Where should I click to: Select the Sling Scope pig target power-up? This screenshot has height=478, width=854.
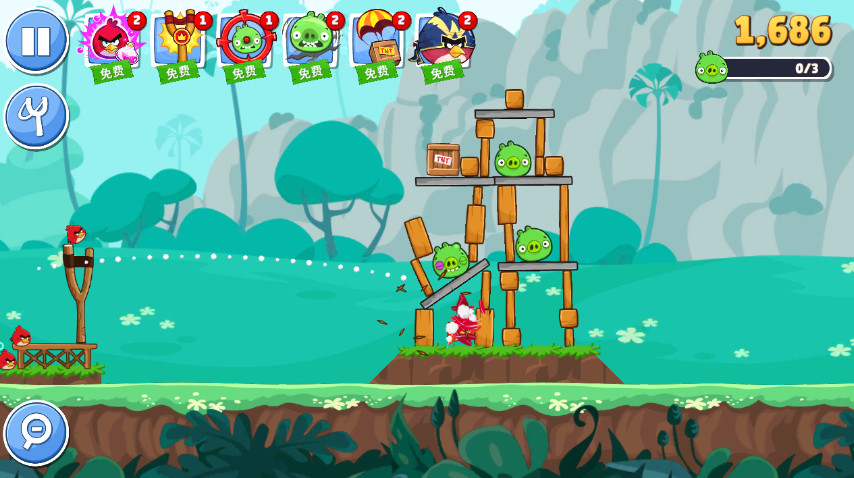click(x=244, y=44)
